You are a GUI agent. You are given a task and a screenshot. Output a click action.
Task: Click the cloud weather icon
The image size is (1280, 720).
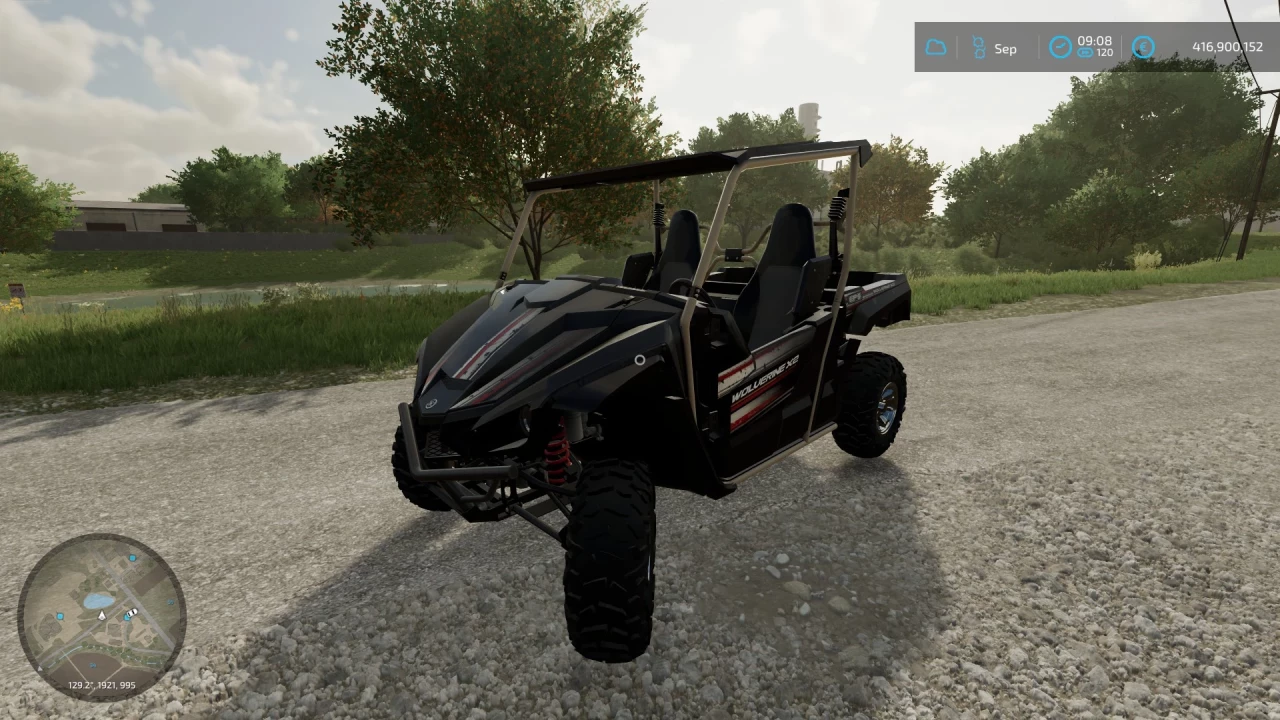pyautogui.click(x=936, y=48)
